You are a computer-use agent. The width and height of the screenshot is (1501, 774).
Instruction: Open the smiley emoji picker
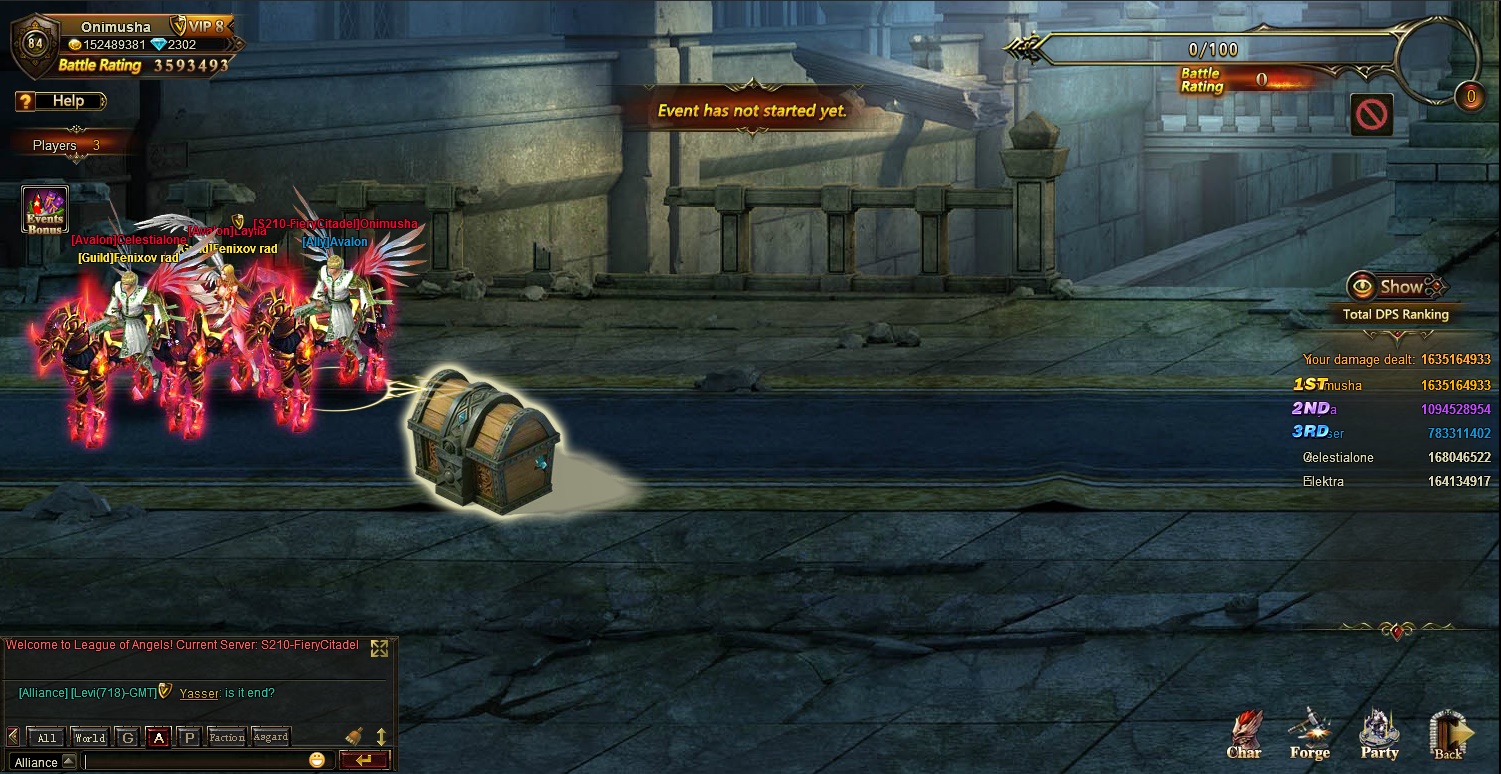point(317,760)
